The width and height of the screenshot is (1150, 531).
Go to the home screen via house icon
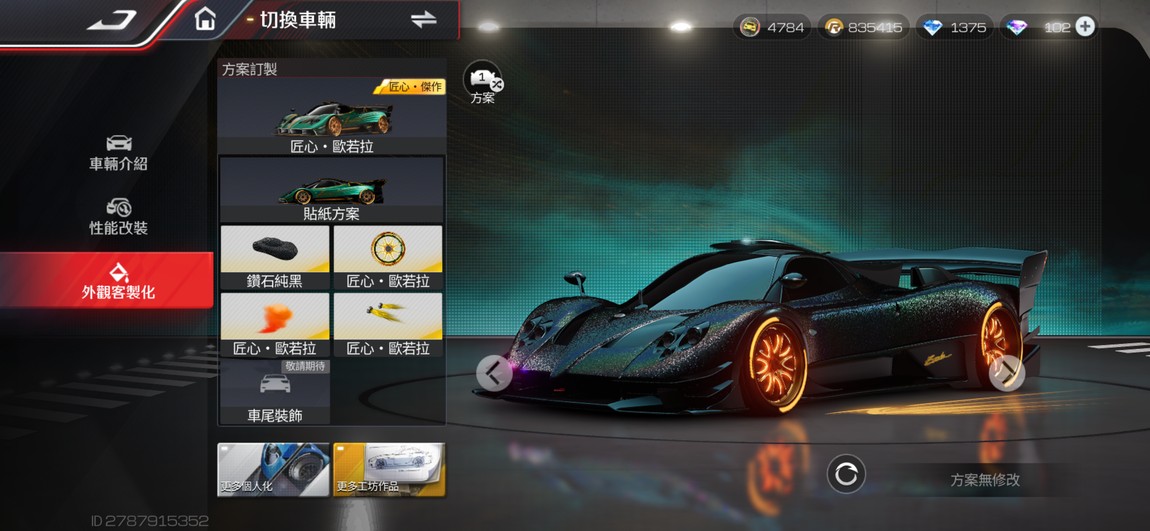(205, 20)
